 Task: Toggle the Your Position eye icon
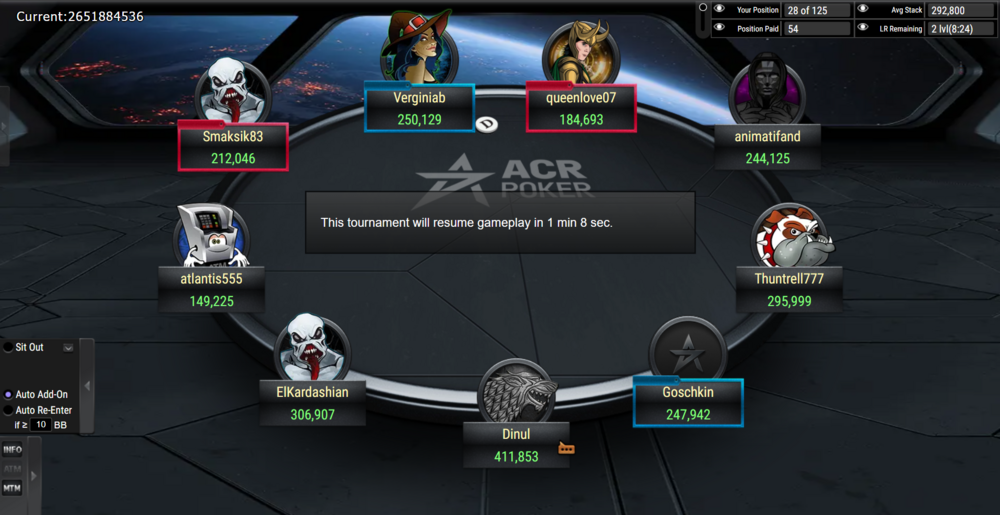(719, 10)
